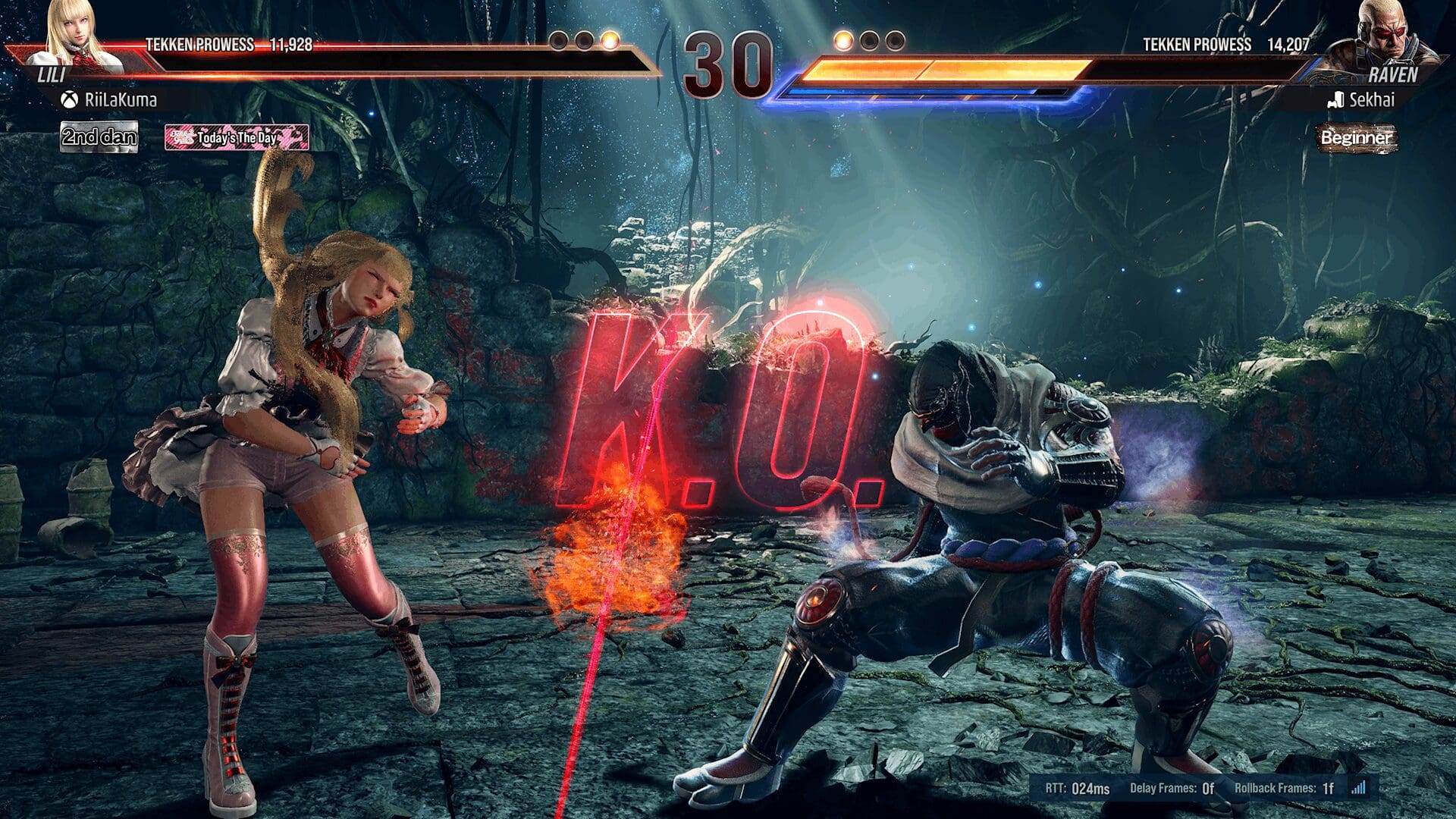This screenshot has height=819, width=1456.
Task: Select the 2nd dan rank badge
Action: (99, 137)
